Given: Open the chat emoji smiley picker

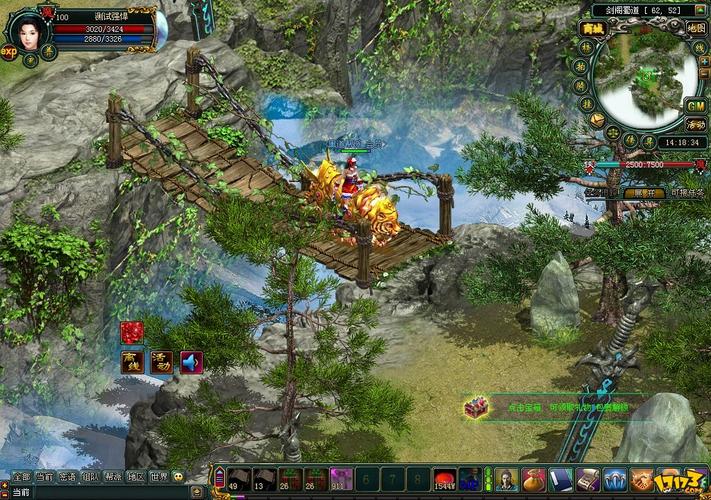Looking at the screenshot, I should (x=177, y=477).
